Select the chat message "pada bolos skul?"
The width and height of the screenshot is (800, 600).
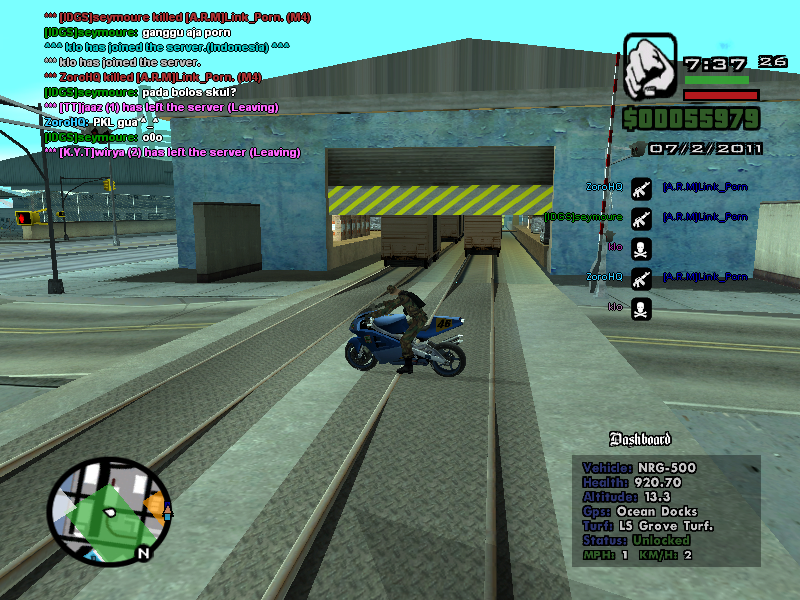coord(139,92)
